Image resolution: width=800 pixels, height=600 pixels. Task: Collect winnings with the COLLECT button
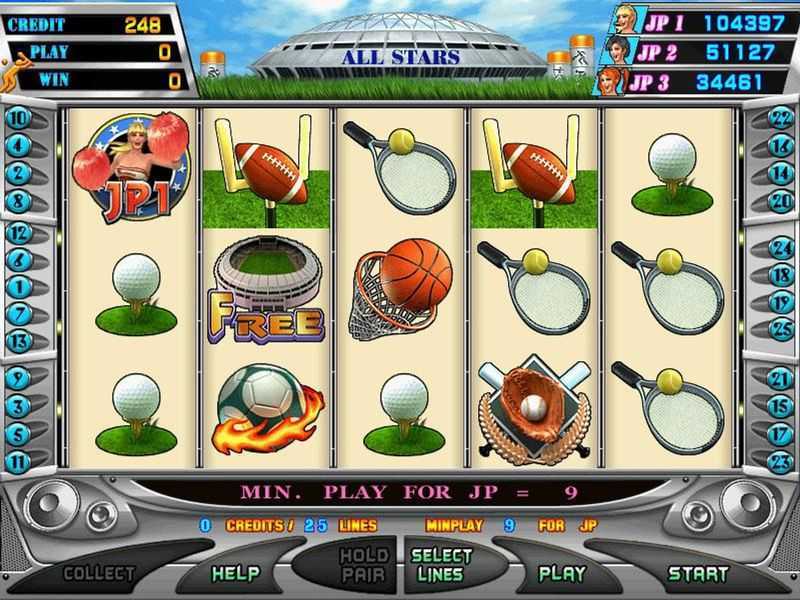tap(99, 573)
